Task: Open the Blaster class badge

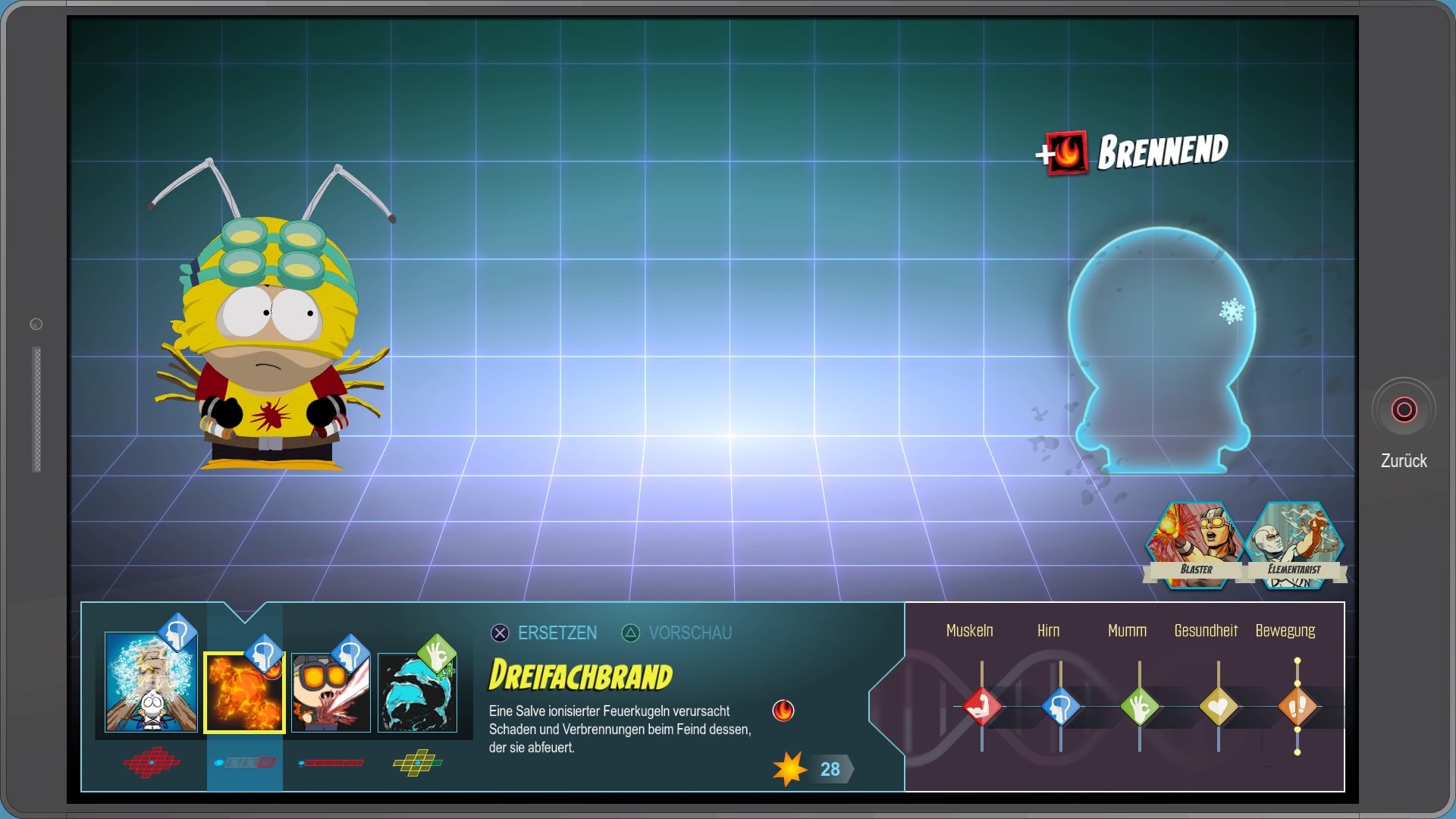Action: (1194, 545)
